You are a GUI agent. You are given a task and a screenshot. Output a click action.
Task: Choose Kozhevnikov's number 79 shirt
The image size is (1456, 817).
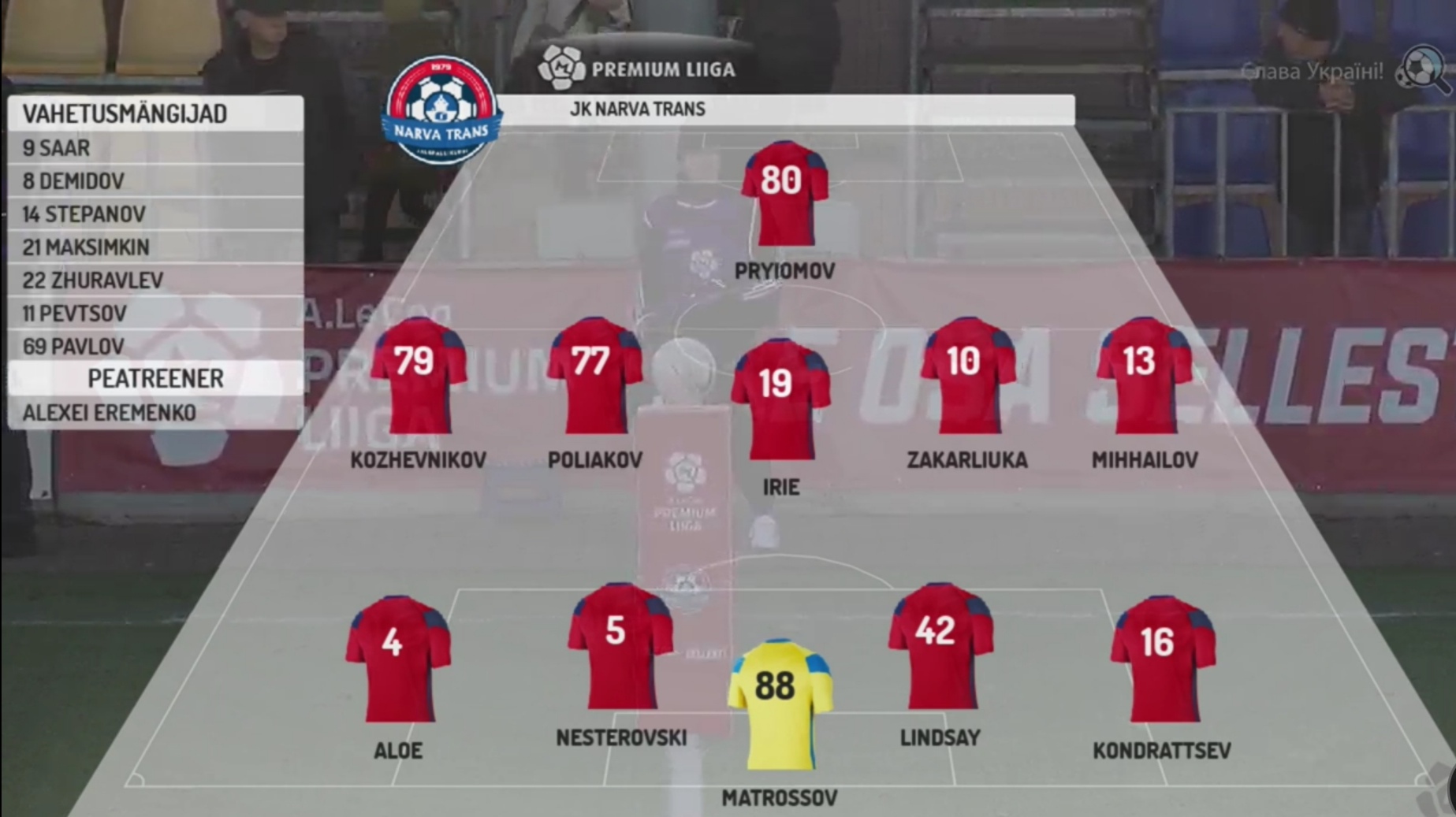[418, 375]
